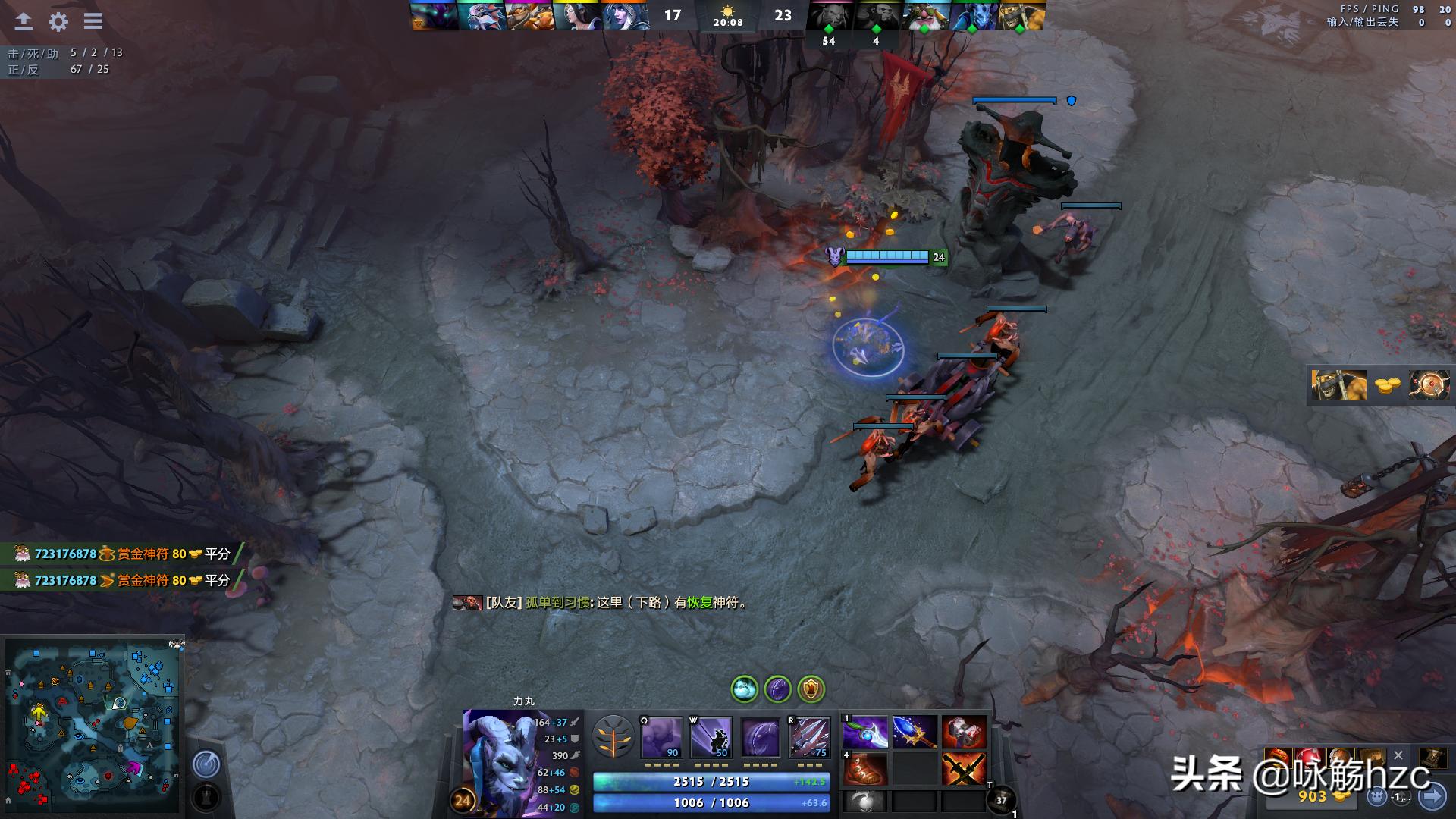The width and height of the screenshot is (1456, 819).
Task: Select the crossed swords item slot
Action: tap(964, 769)
